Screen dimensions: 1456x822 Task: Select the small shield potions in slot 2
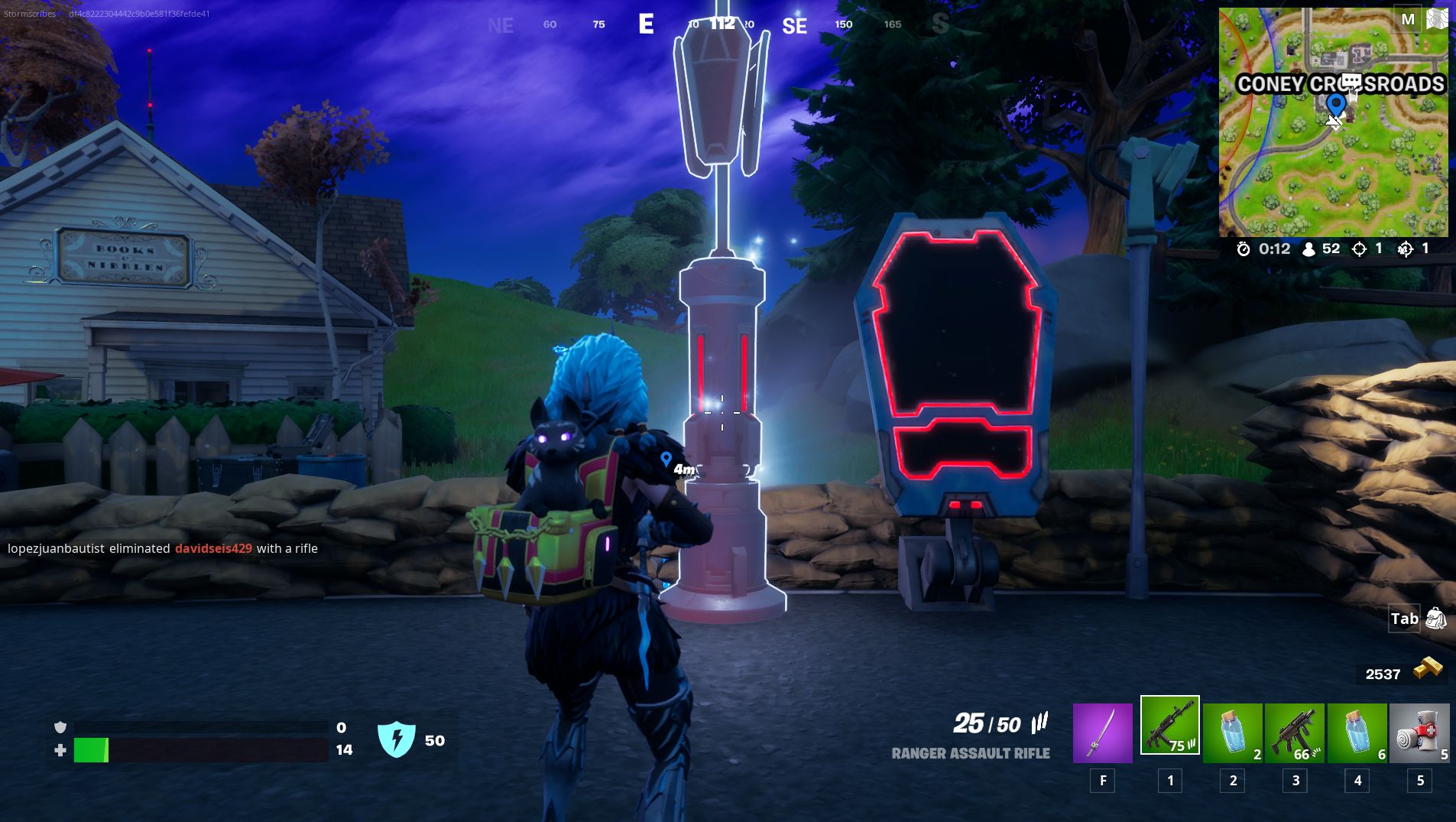[1233, 732]
